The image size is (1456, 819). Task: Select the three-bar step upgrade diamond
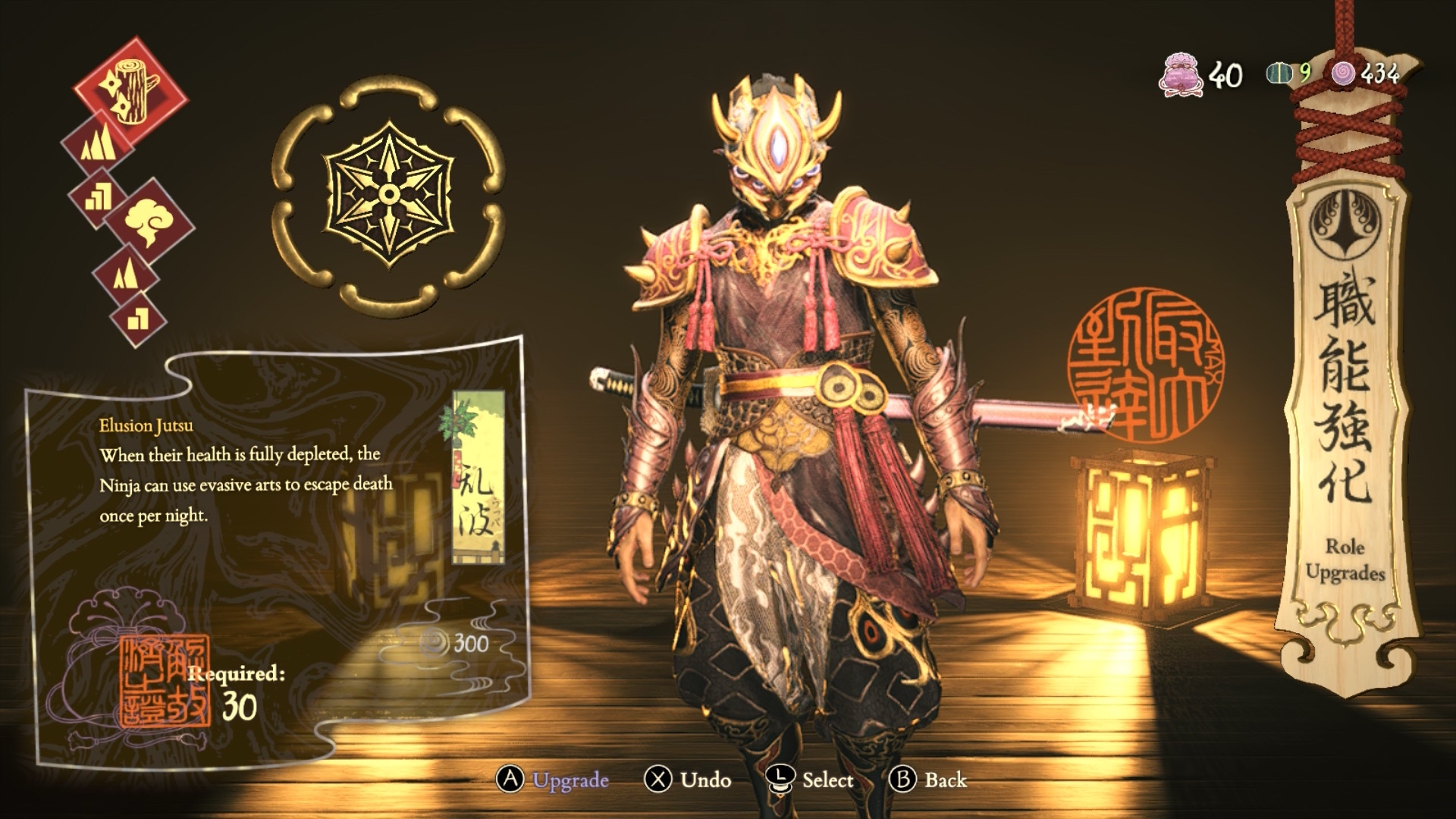[99, 196]
